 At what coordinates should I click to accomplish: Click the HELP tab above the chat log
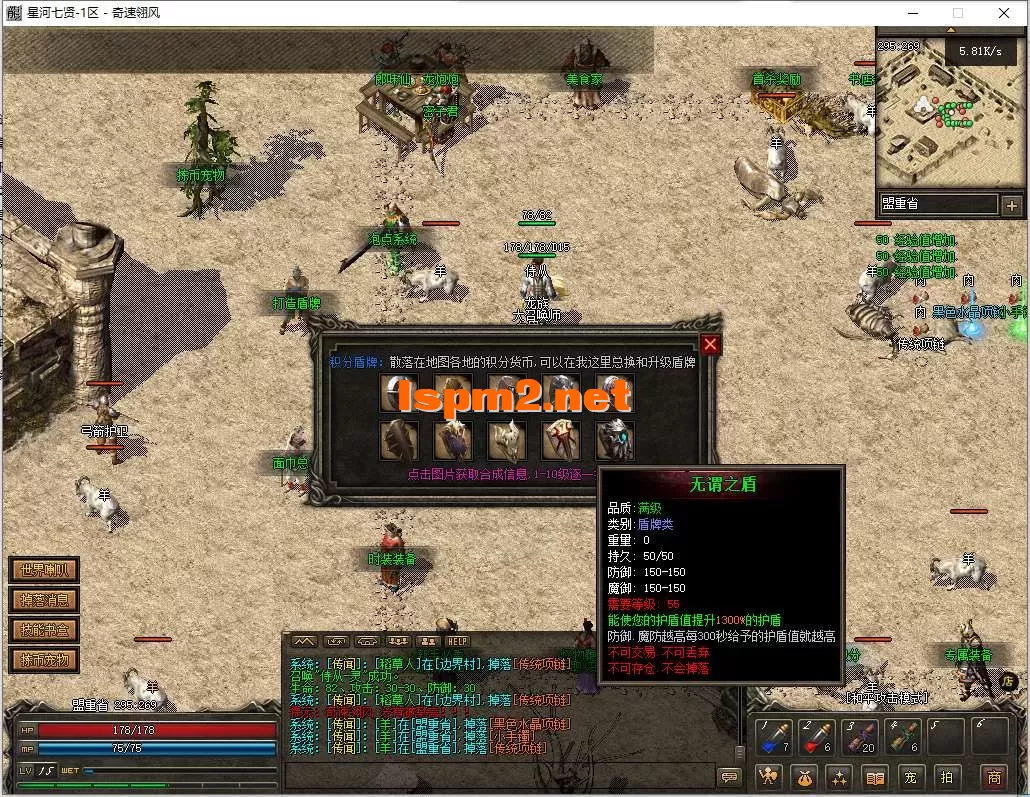[457, 641]
